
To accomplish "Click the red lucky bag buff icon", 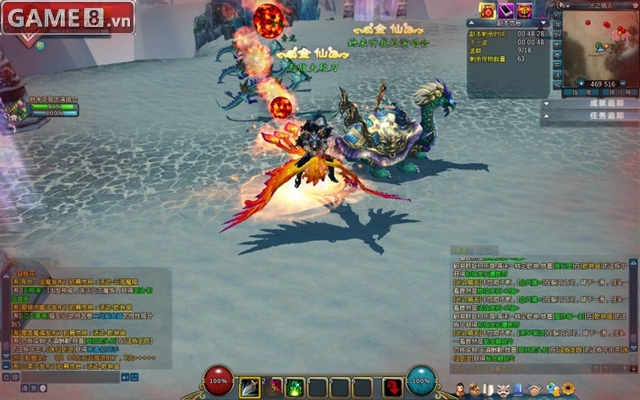I will [487, 9].
